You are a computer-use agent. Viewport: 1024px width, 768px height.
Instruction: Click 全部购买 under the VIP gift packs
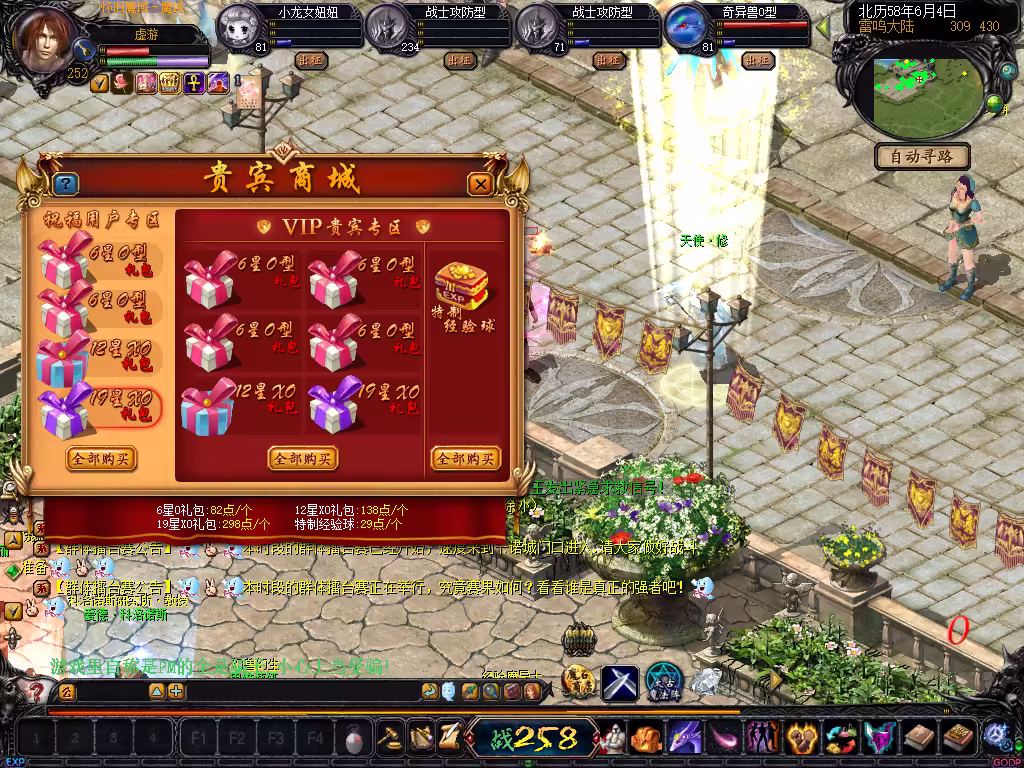click(302, 458)
